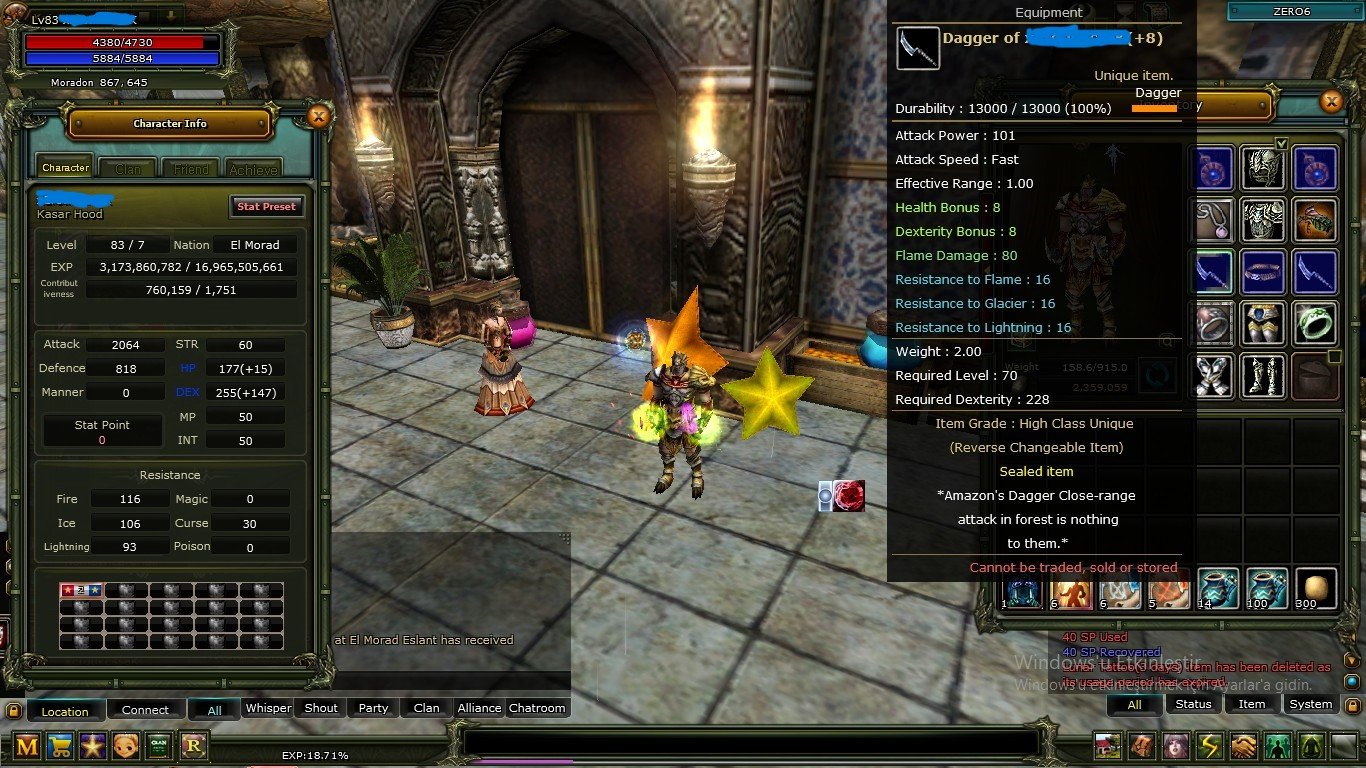
Task: Select the Party chat tab
Action: point(373,708)
